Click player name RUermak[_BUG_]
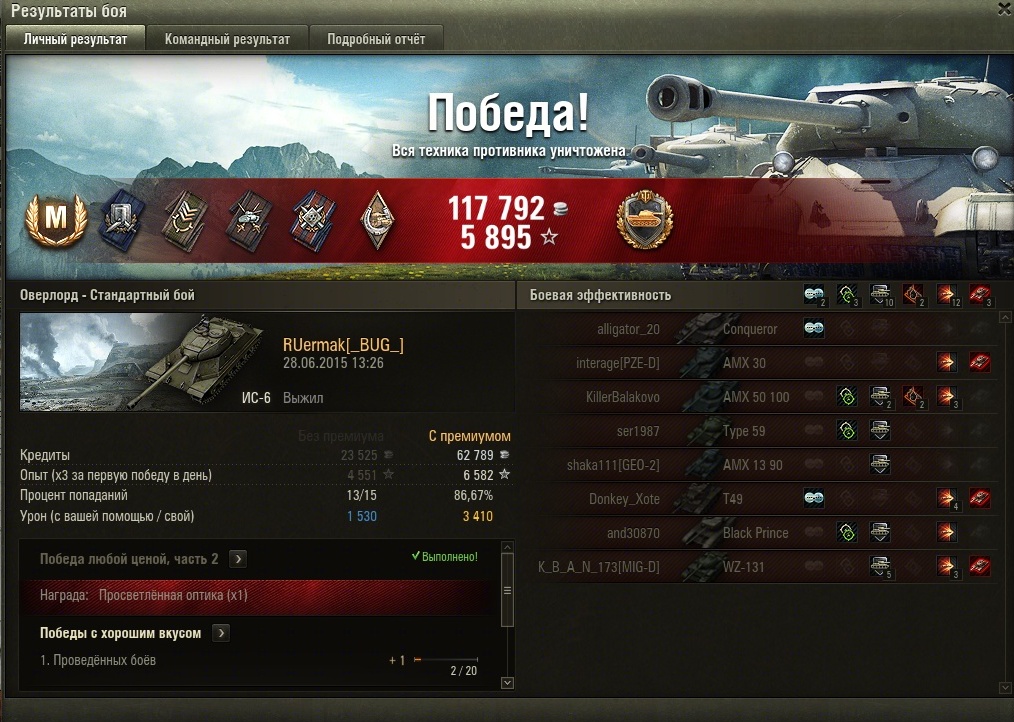1014x722 pixels. tap(343, 345)
